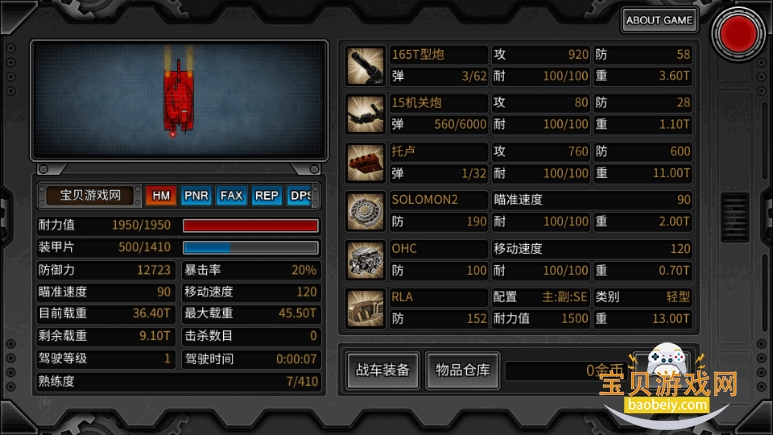773x435 pixels.
Task: Switch to the HM tab
Action: coord(160,195)
